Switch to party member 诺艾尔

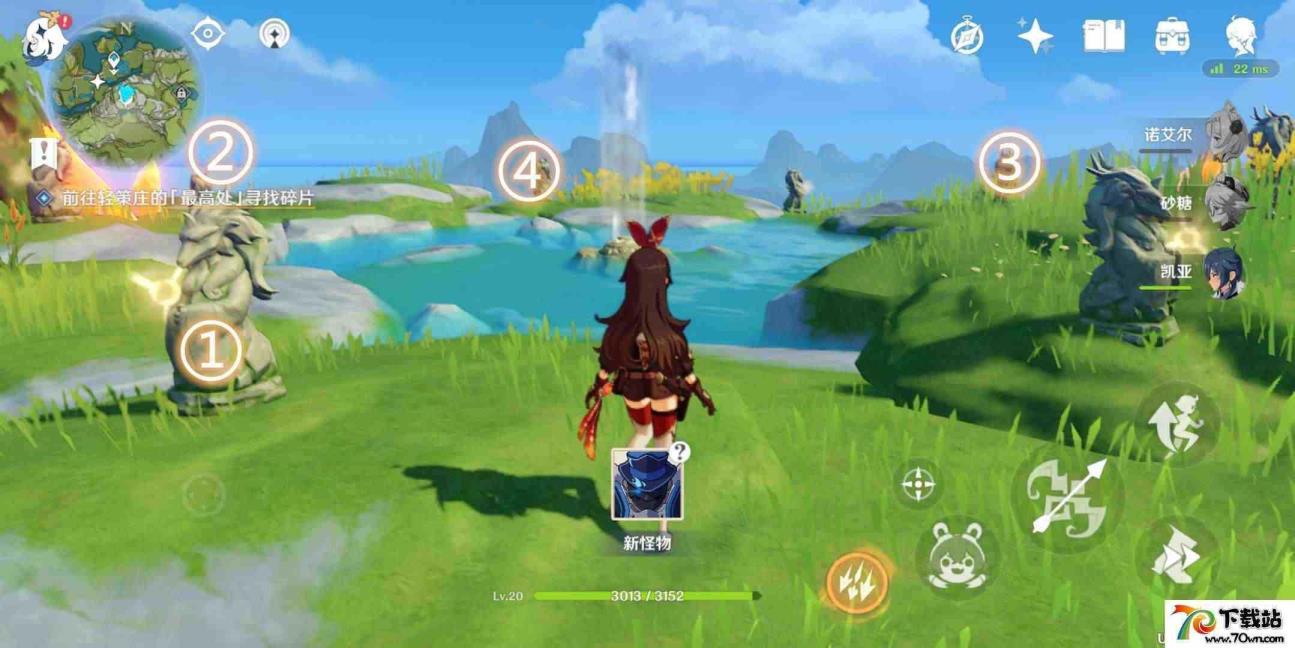(x=1224, y=134)
